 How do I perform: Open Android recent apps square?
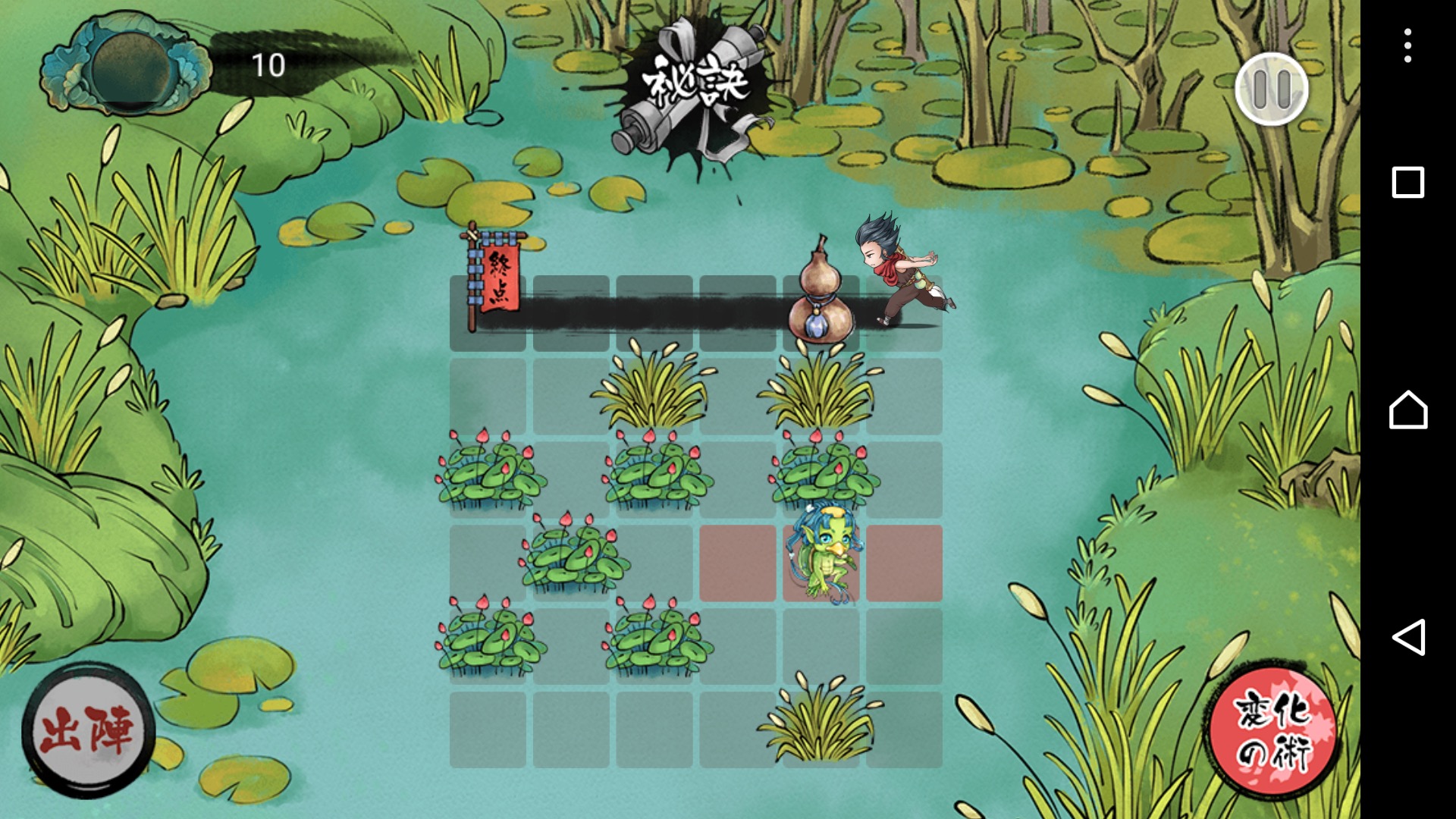(x=1407, y=182)
